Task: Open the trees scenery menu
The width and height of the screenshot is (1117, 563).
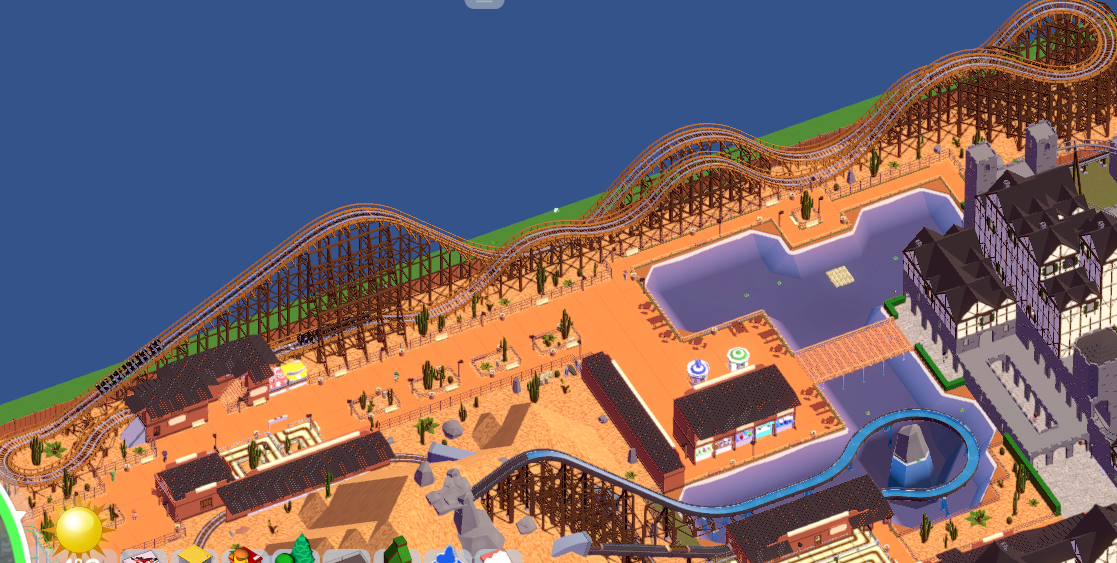Action: click(299, 553)
